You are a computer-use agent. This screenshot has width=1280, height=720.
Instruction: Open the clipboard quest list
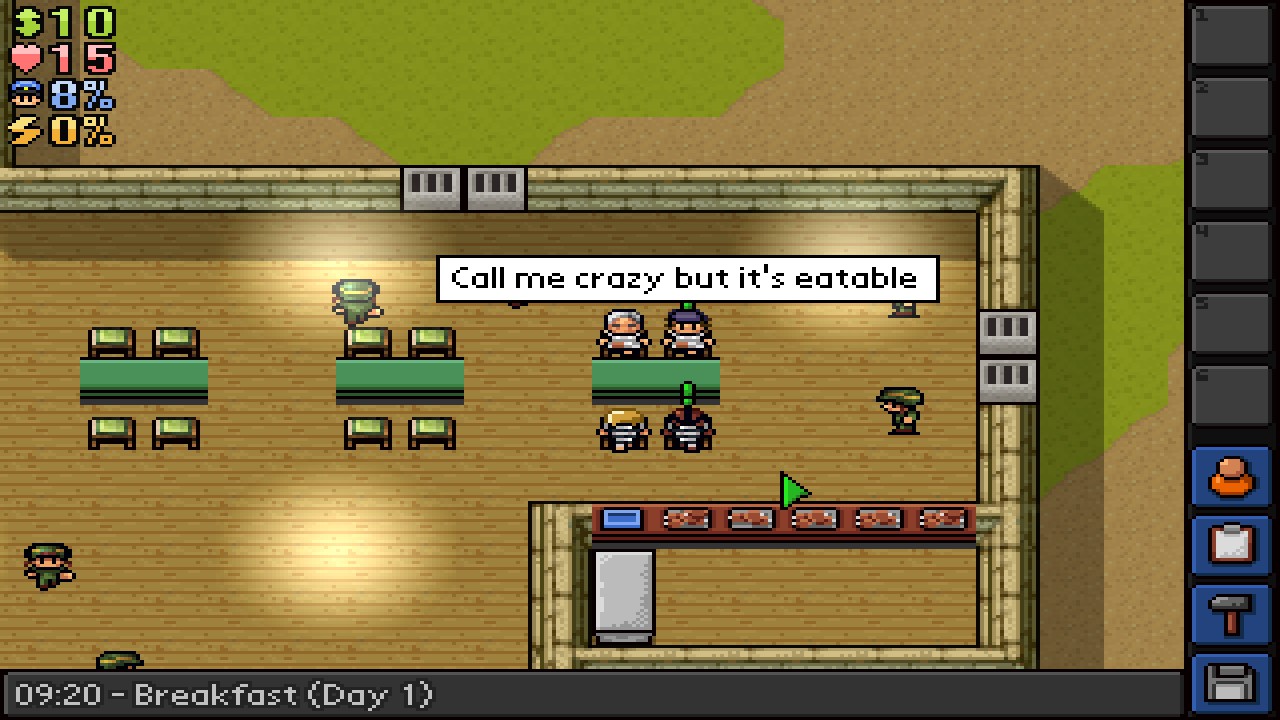[x=1231, y=546]
